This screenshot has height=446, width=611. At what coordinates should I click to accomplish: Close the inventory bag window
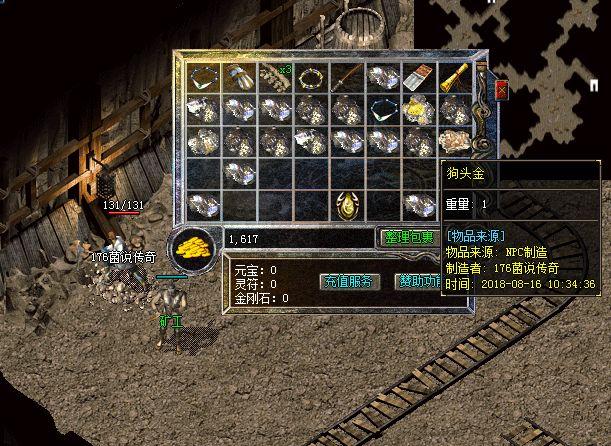pos(502,89)
